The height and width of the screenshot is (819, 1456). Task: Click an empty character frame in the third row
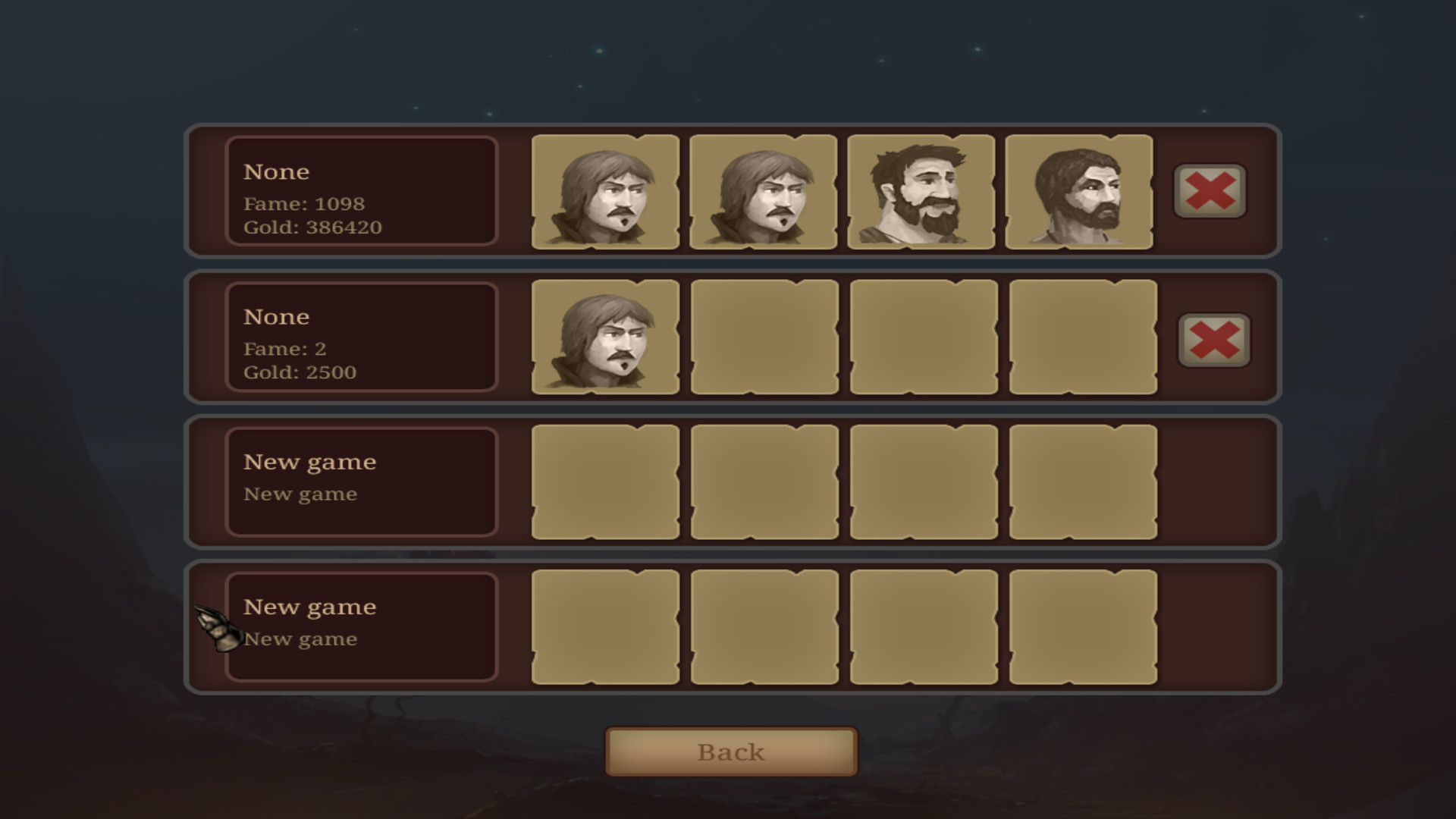click(x=605, y=482)
